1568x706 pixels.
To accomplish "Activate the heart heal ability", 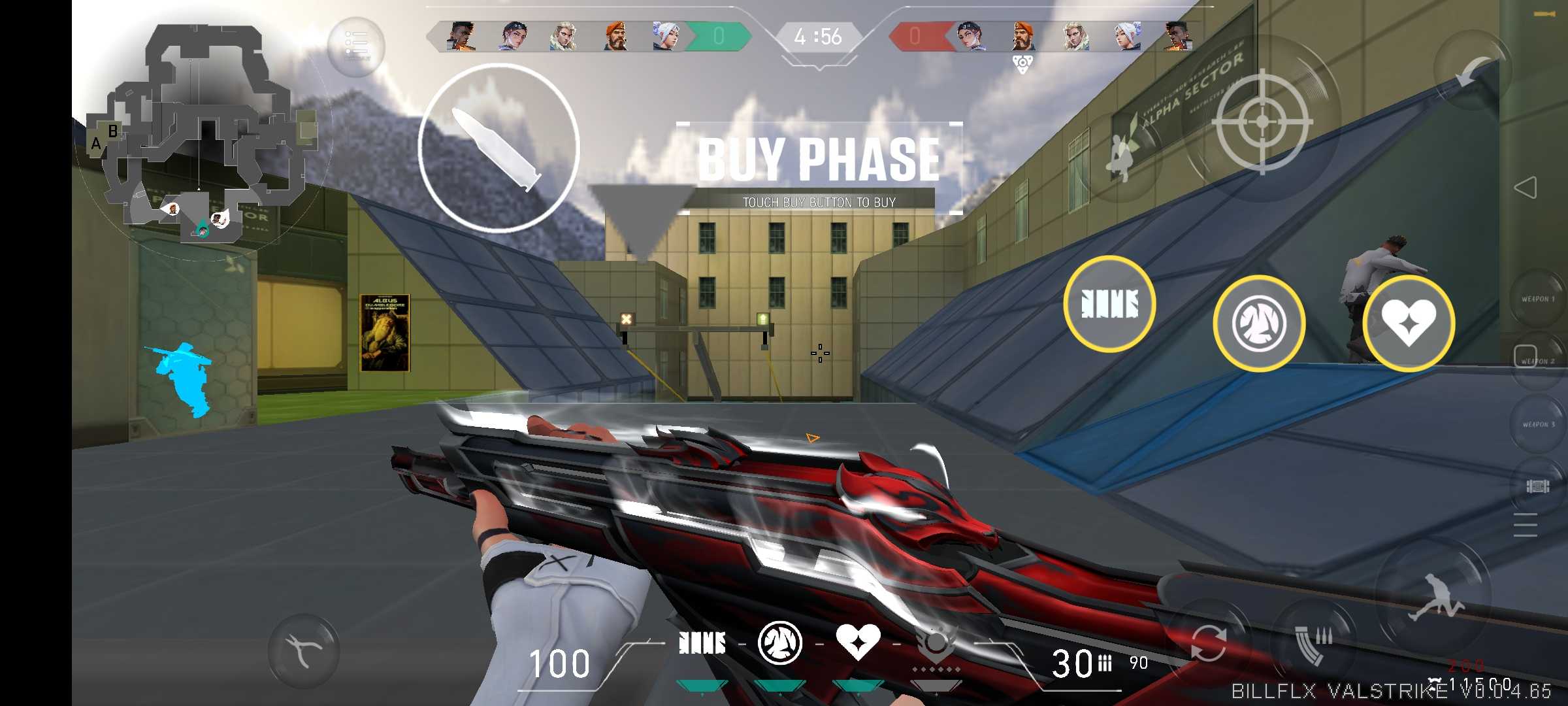I will (1409, 323).
